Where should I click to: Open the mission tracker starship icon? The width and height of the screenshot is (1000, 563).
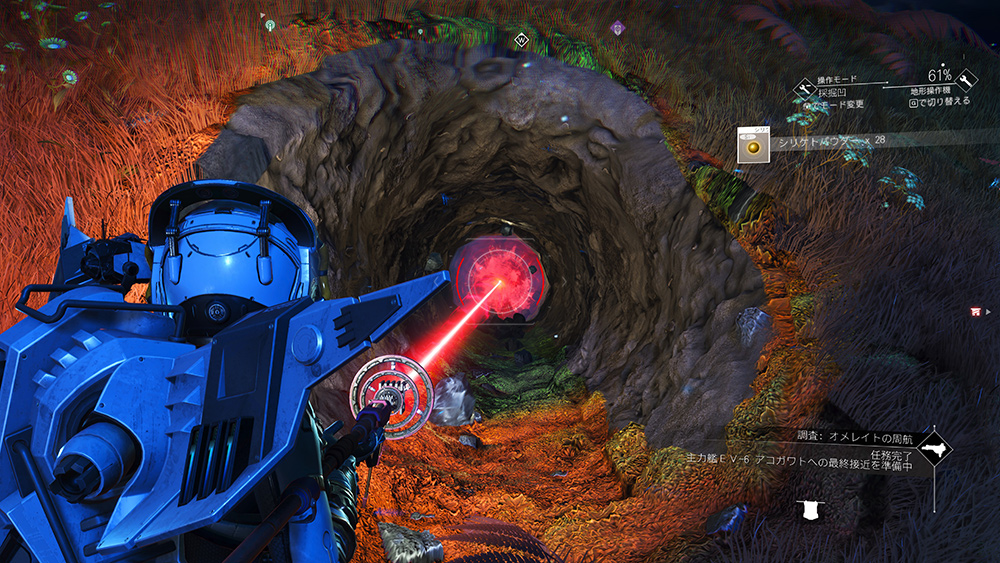[x=936, y=447]
